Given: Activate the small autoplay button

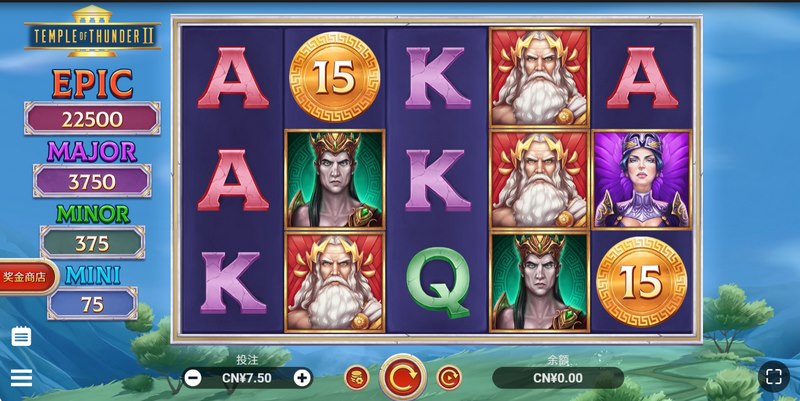Looking at the screenshot, I should point(449,377).
